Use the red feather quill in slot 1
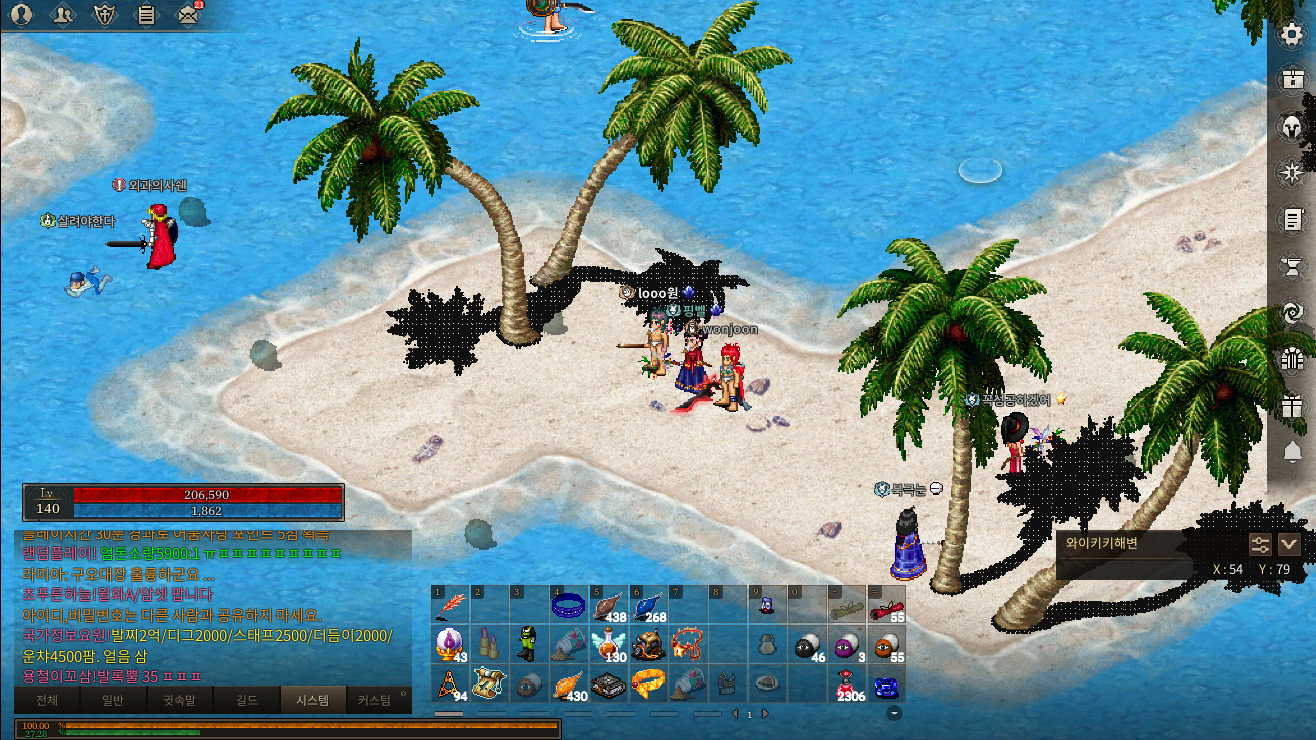 pyautogui.click(x=451, y=606)
